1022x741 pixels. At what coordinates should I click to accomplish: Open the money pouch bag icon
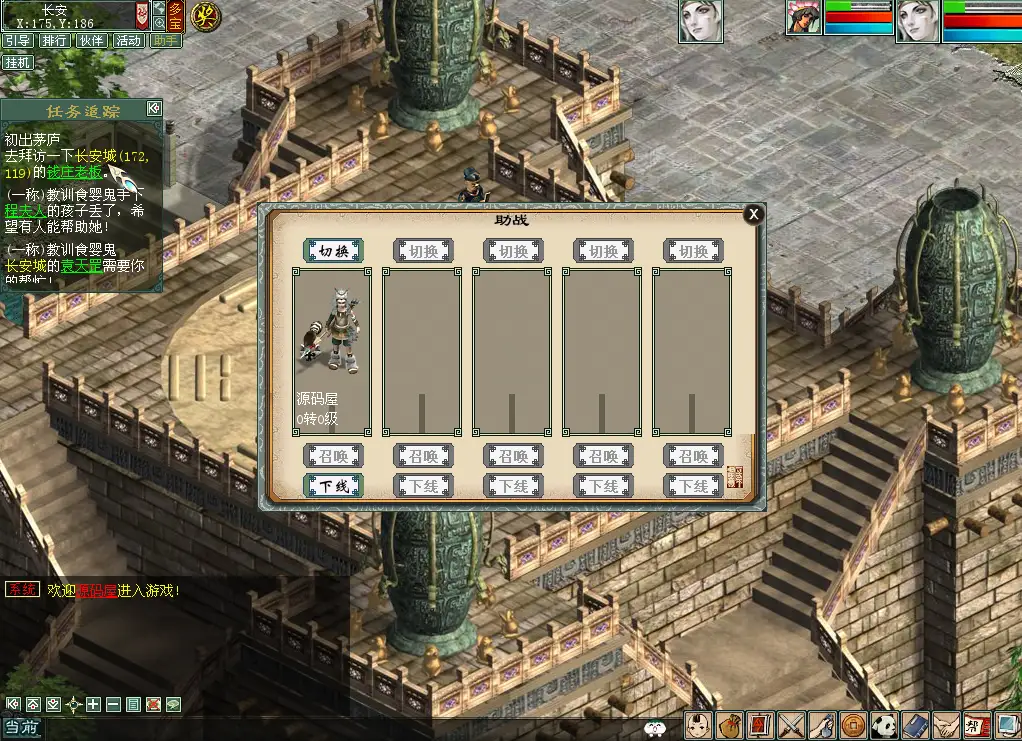[x=730, y=724]
